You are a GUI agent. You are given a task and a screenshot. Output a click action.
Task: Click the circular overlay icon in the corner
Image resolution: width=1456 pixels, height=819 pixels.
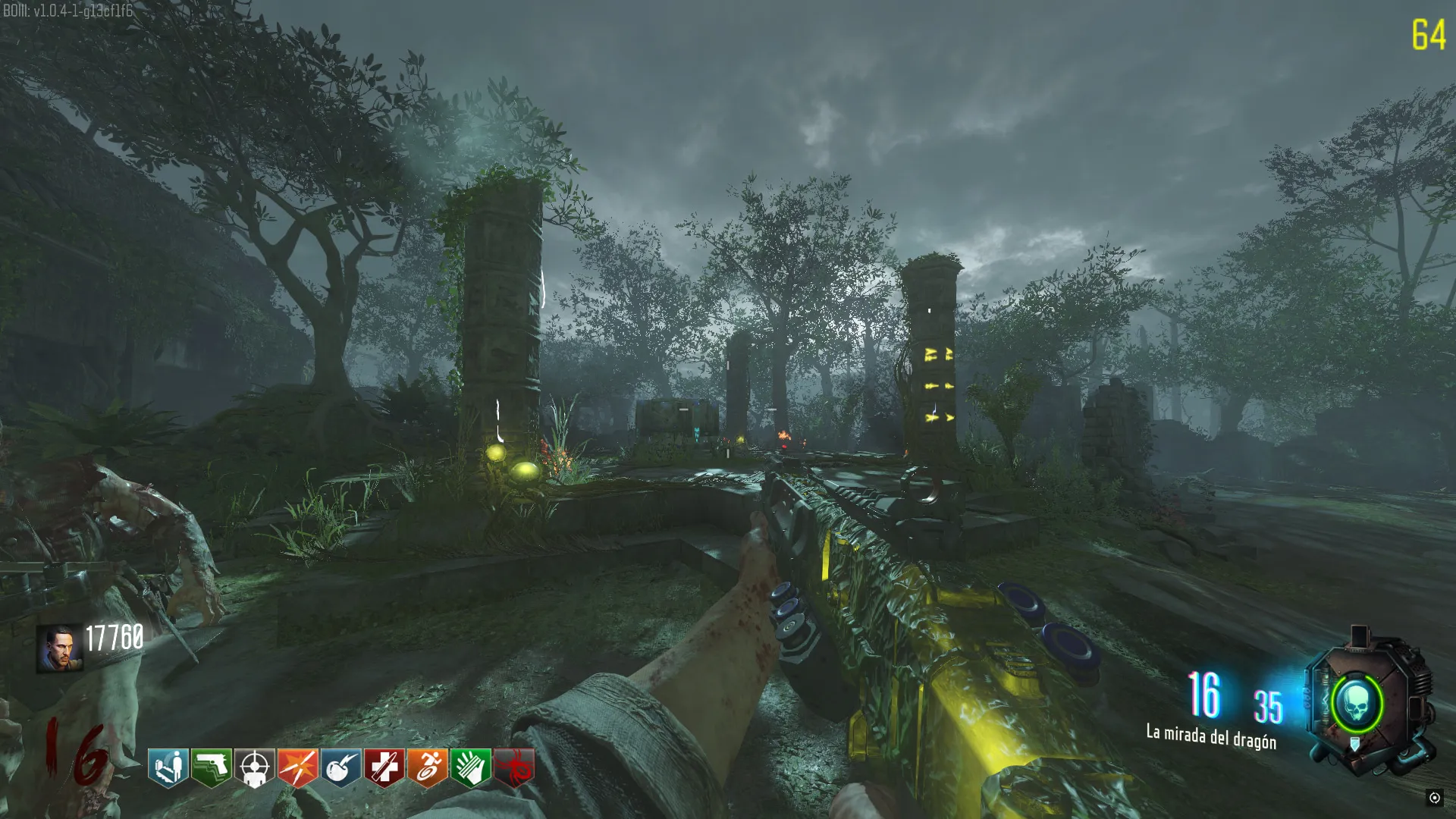point(1434,797)
